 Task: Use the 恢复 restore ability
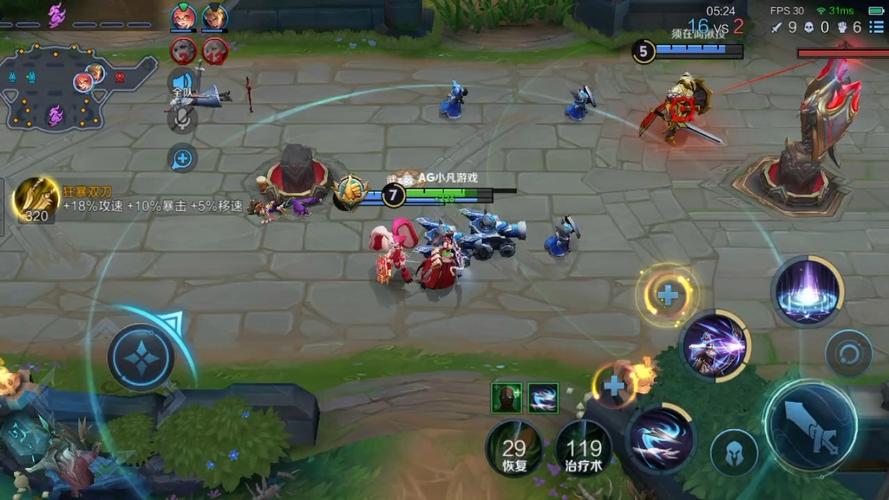coord(514,447)
